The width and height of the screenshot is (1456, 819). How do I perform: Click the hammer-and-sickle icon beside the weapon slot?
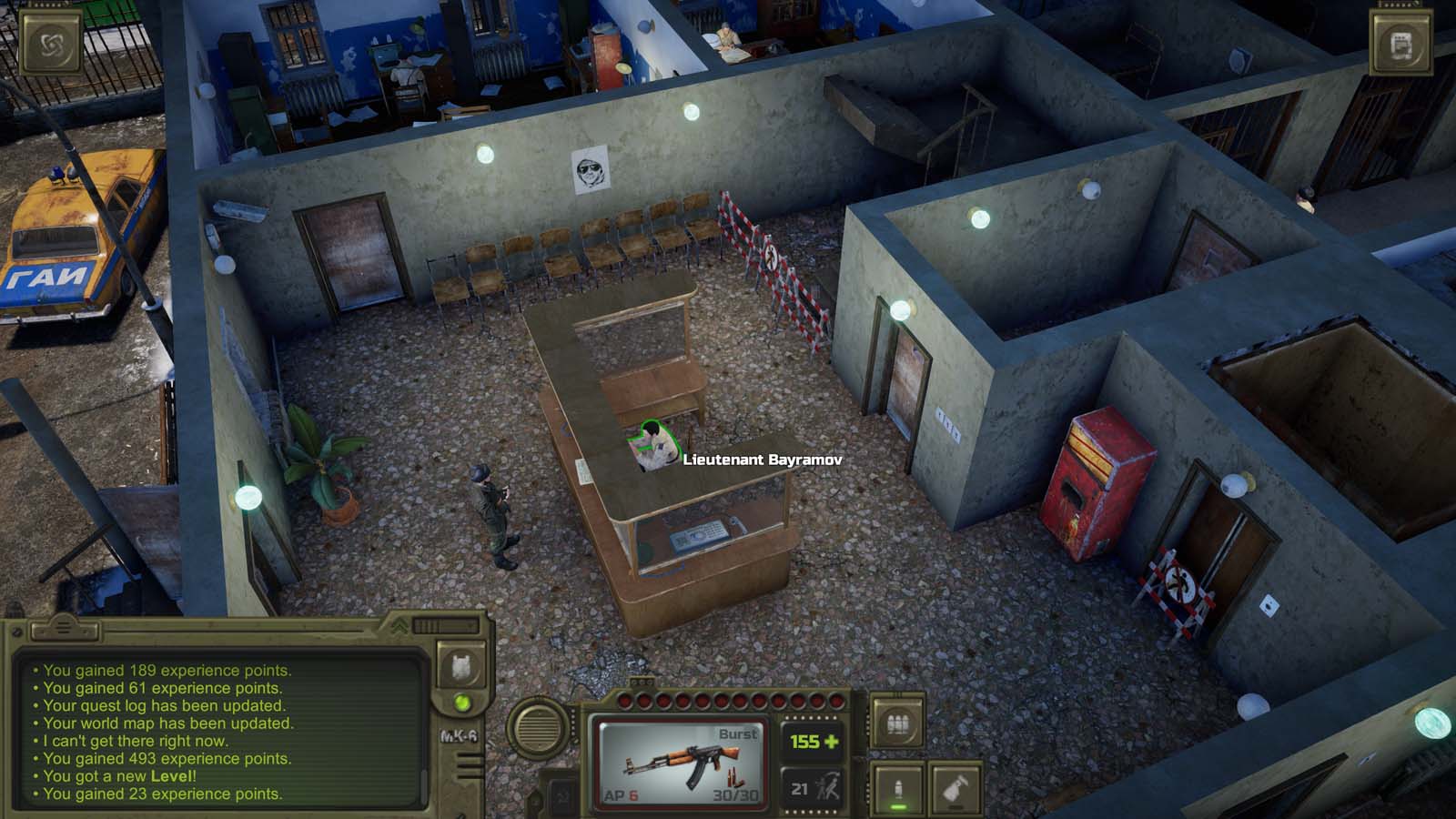pos(562,794)
